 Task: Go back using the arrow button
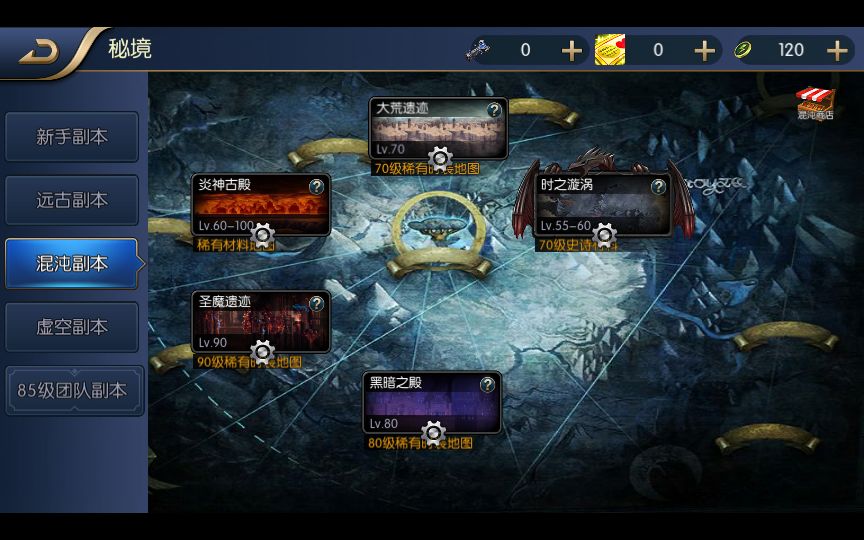[40, 51]
